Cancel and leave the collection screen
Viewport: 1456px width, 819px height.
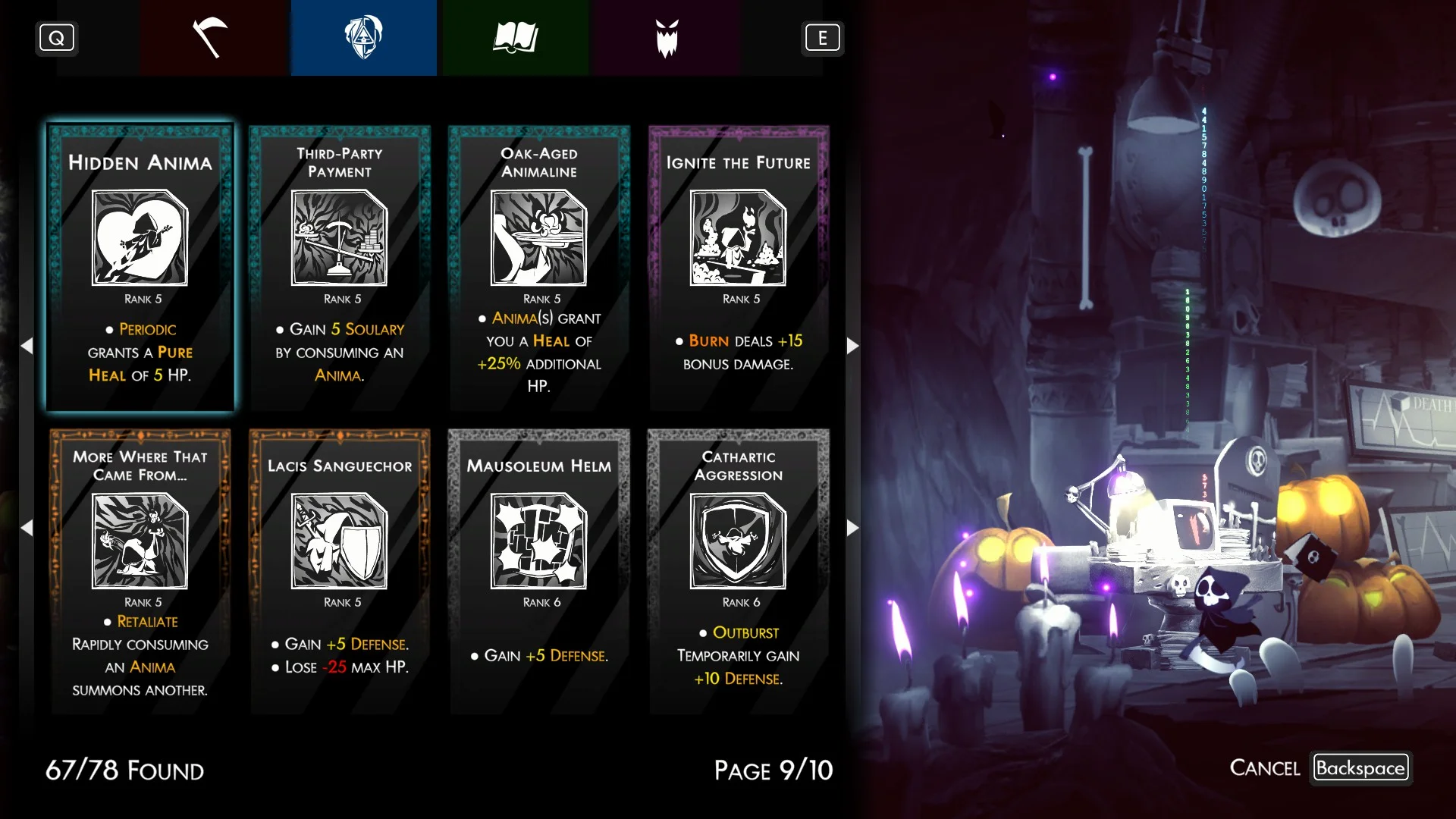[1360, 767]
